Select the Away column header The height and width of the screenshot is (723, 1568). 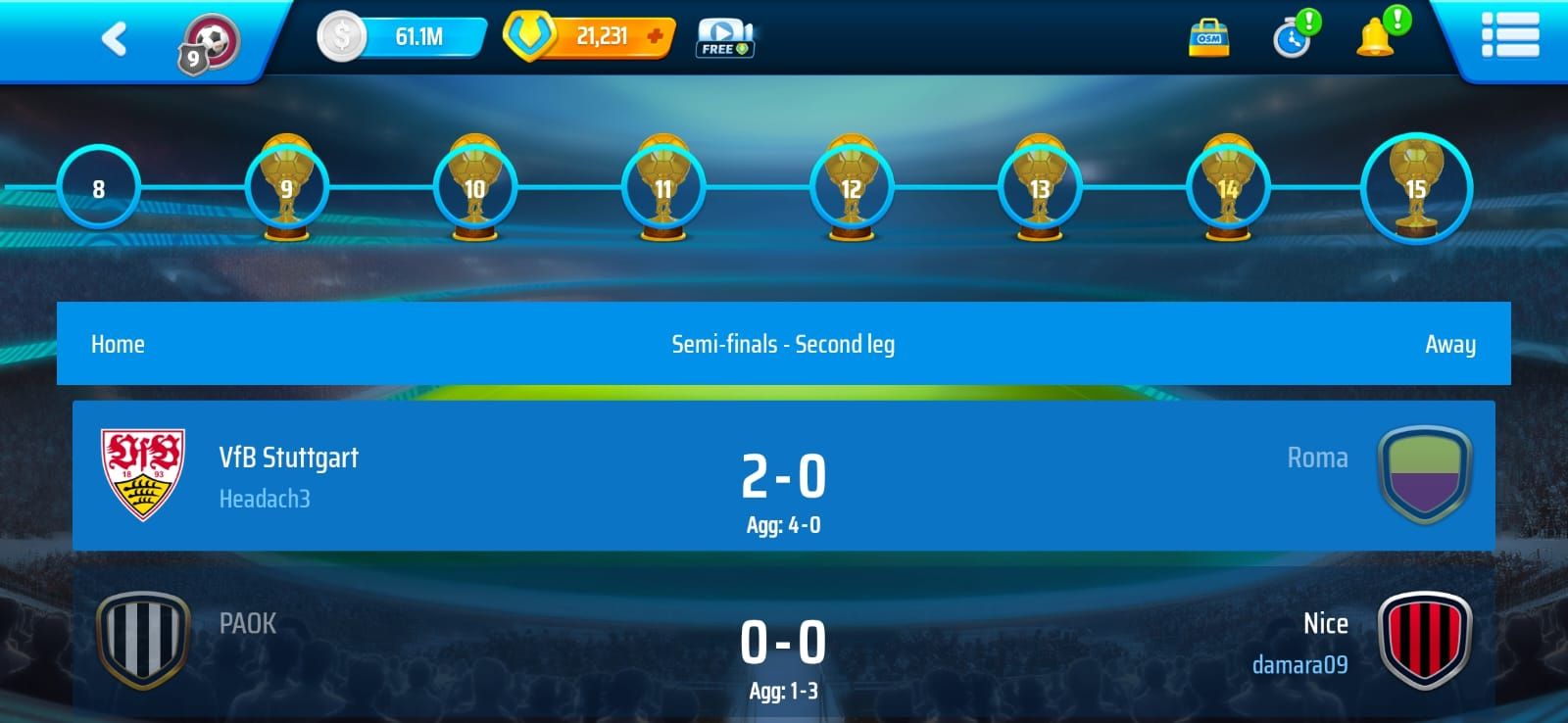tap(1450, 344)
